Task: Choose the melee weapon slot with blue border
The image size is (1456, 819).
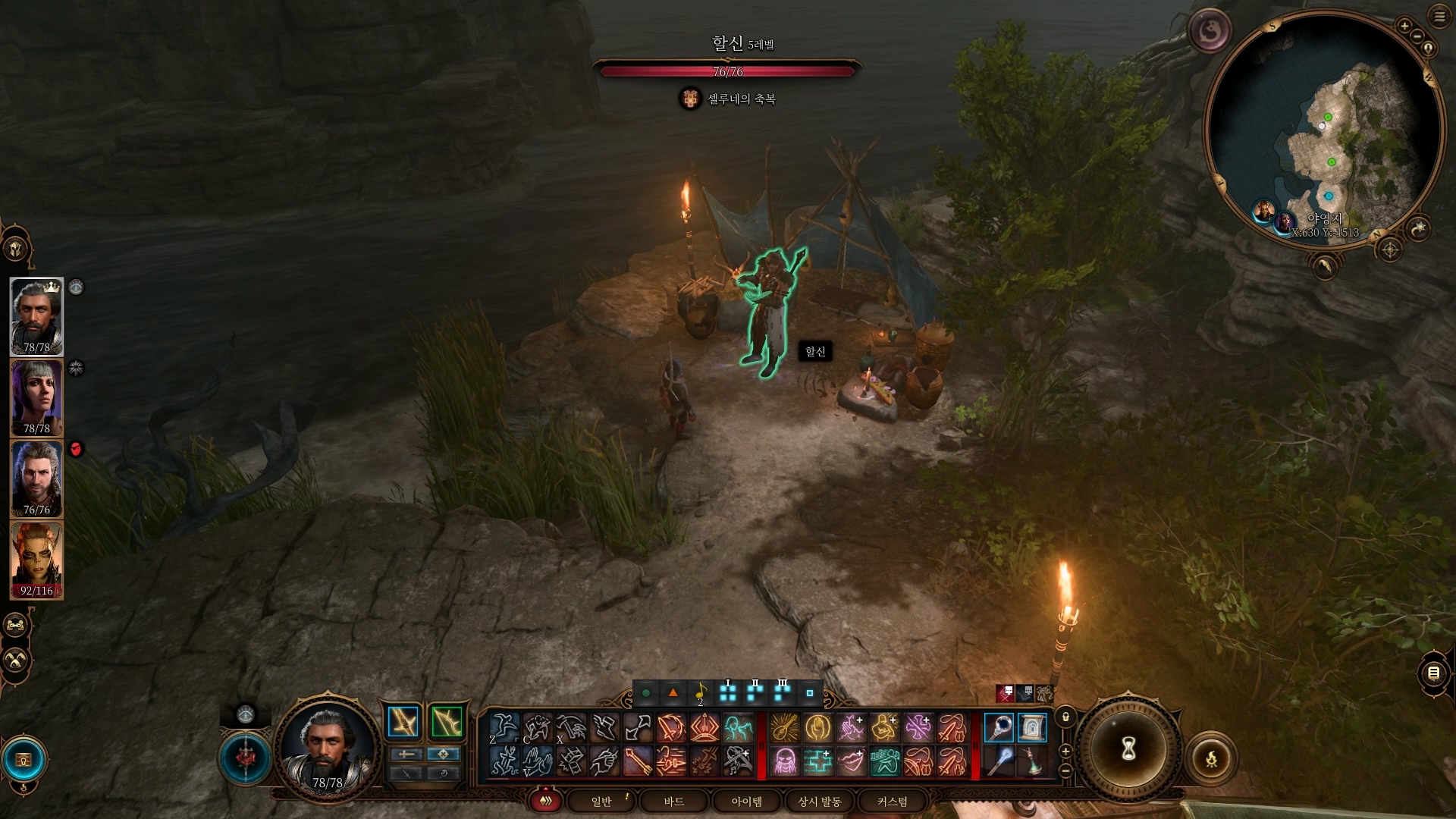Action: click(x=403, y=722)
